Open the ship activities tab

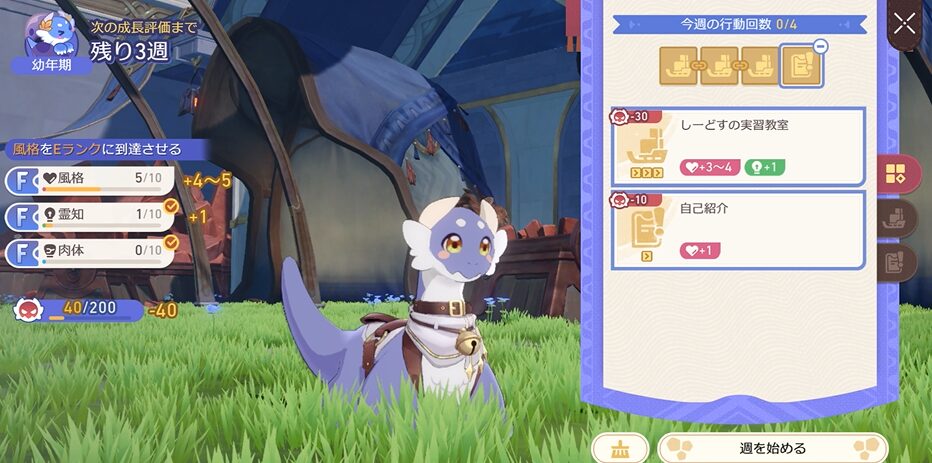tap(896, 218)
